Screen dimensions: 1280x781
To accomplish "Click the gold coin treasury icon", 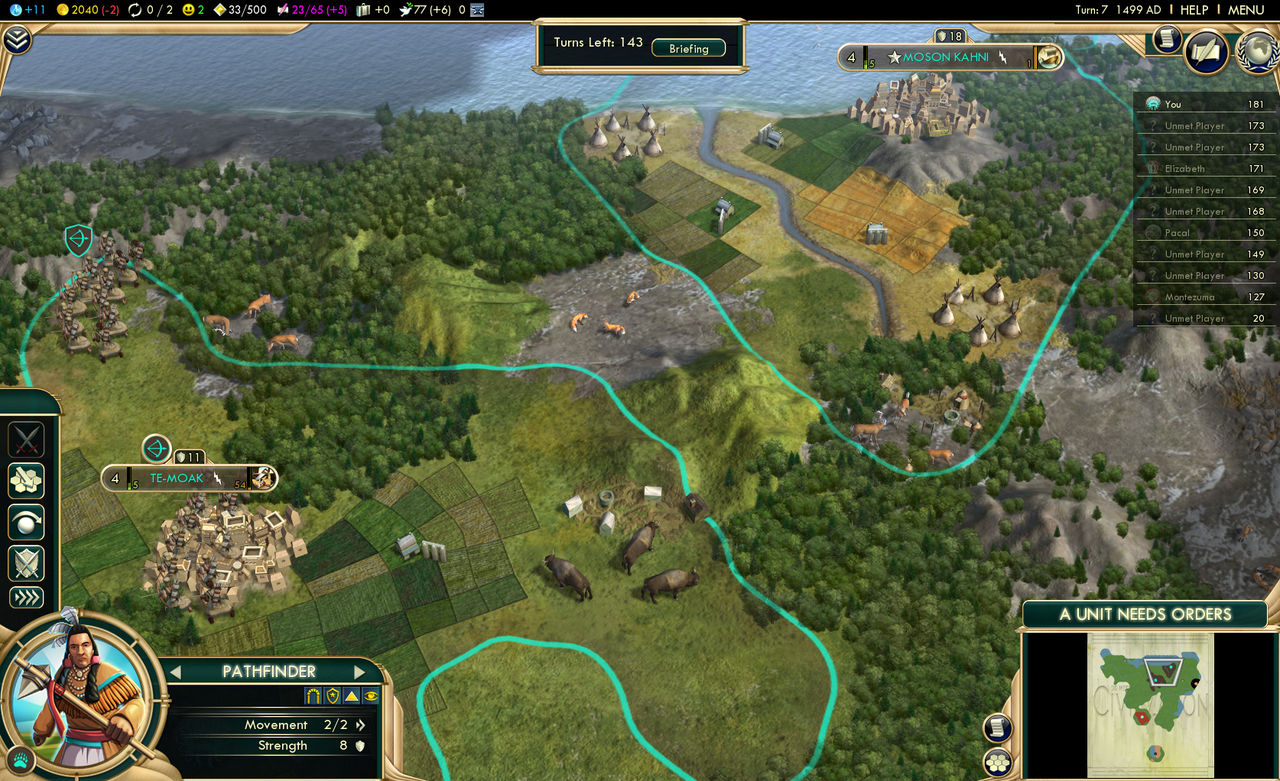I will 63,9.
